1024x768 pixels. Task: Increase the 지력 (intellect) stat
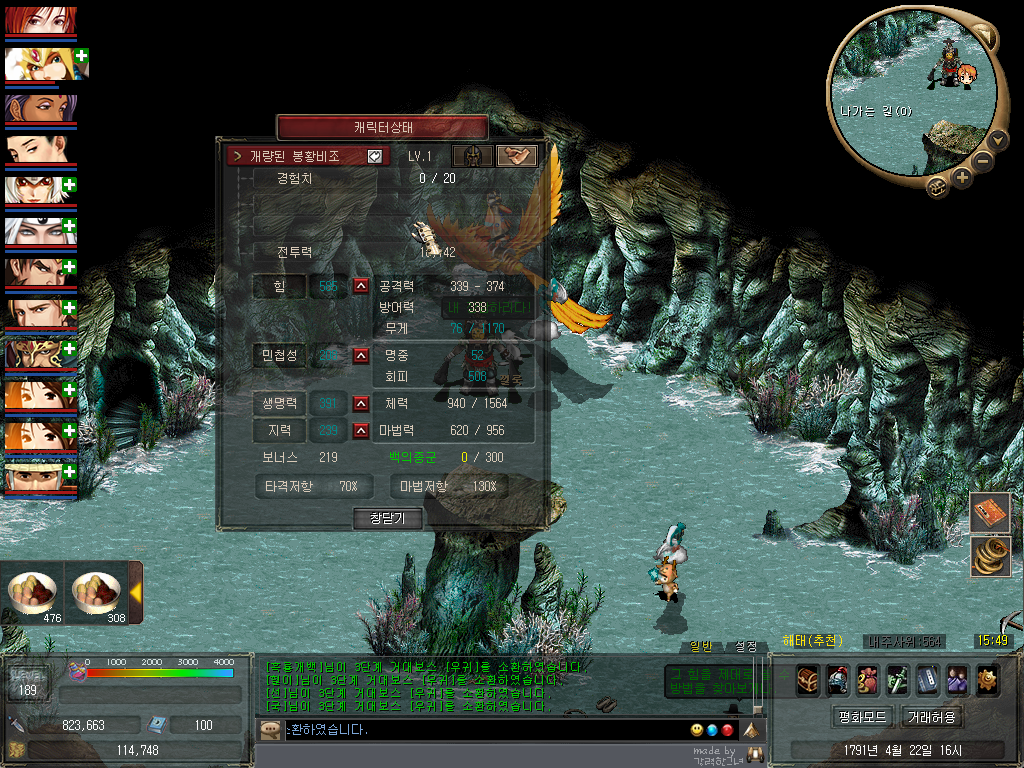coord(361,431)
